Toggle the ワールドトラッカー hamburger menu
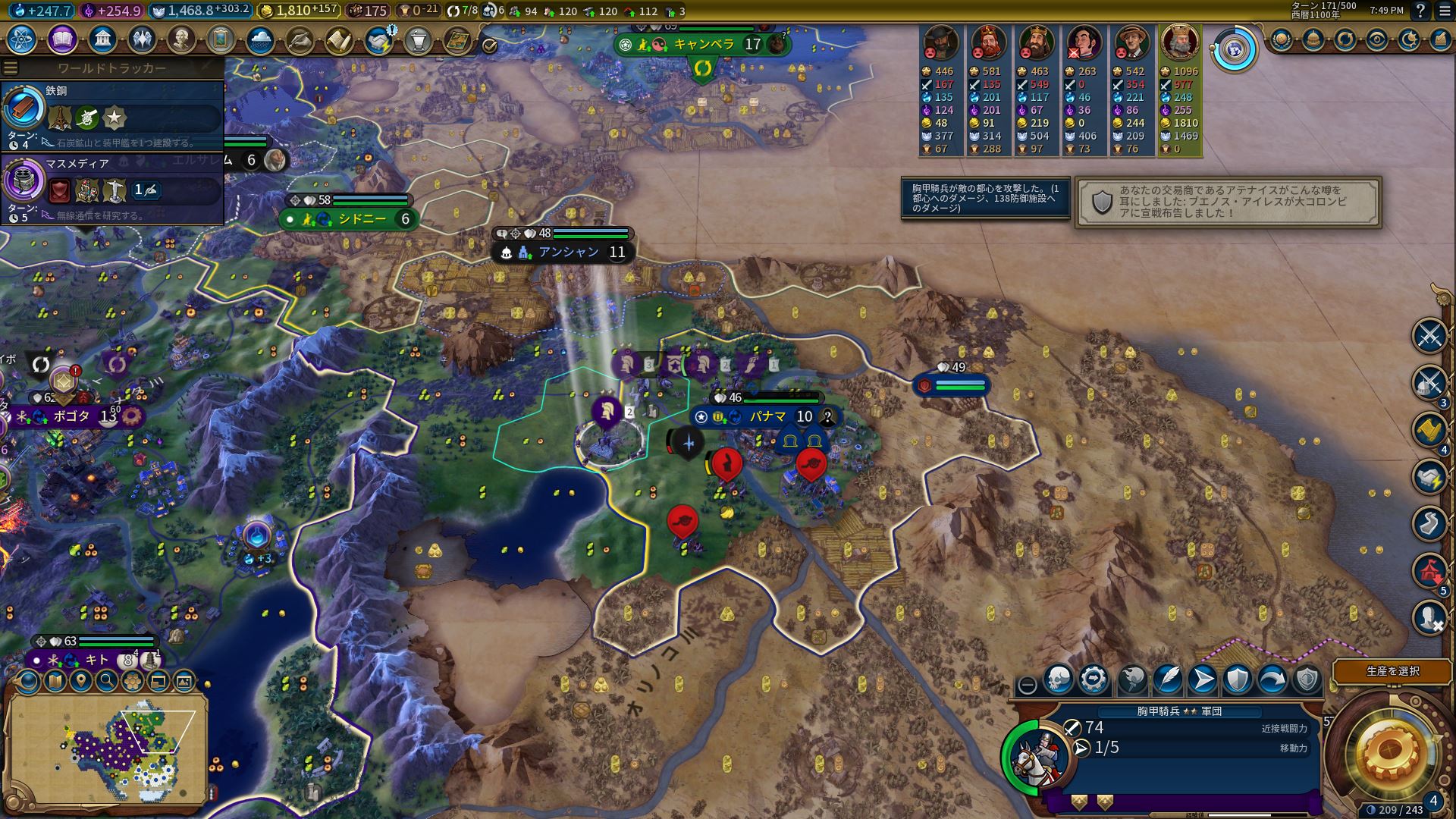This screenshot has width=1456, height=819. point(11,67)
